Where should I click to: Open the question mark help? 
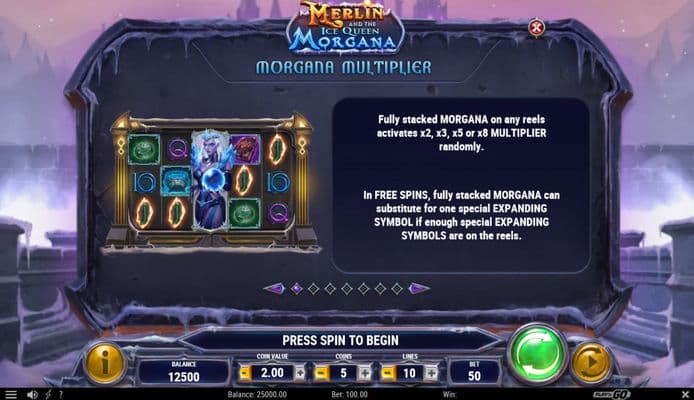point(62,394)
